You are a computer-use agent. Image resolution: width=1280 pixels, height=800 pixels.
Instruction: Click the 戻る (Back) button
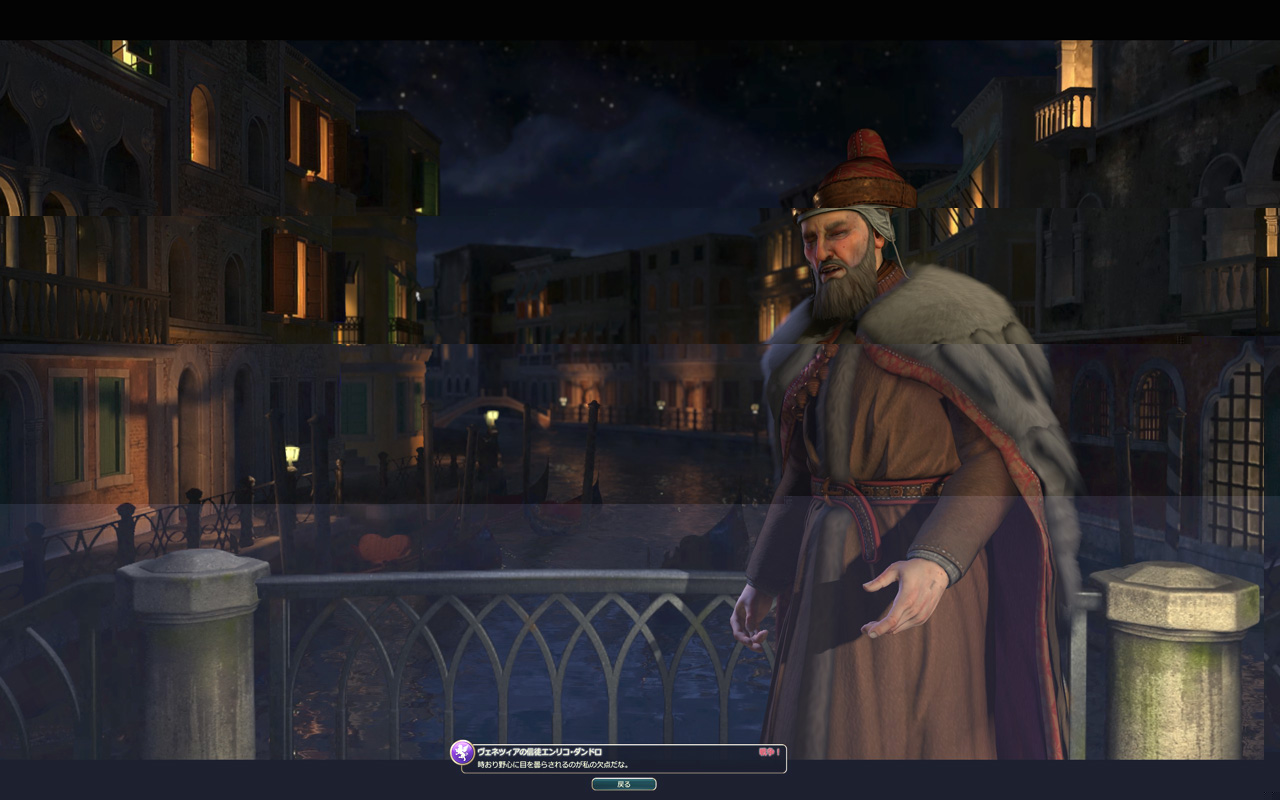[x=624, y=784]
